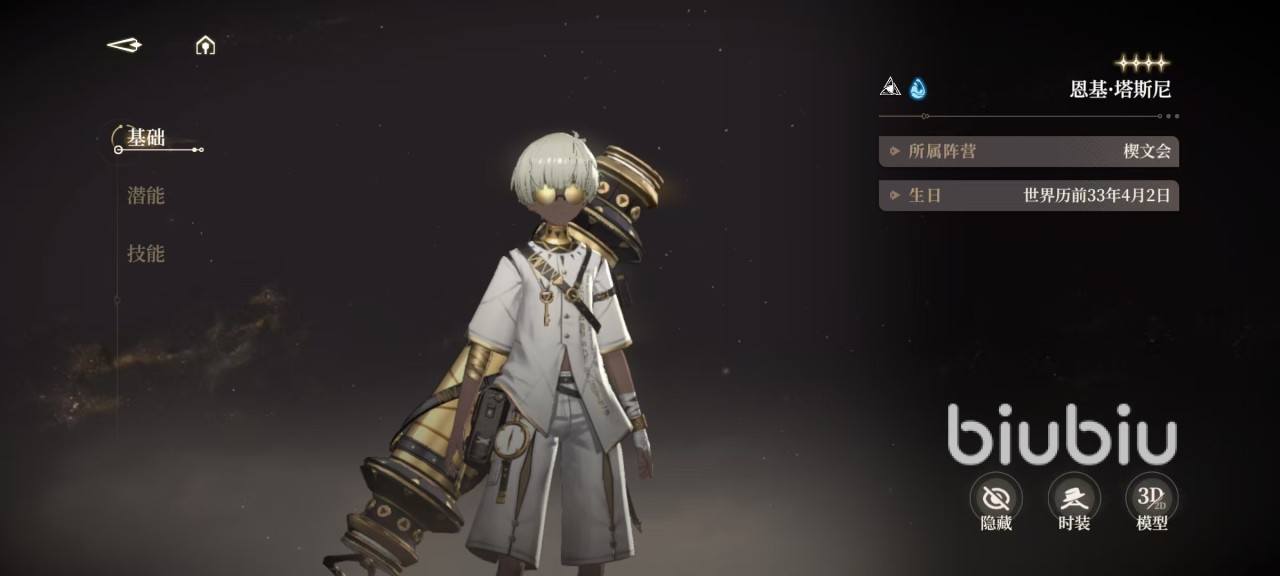The image size is (1280, 576).
Task: Expand the 生日 birthday row
Action: 1028,196
